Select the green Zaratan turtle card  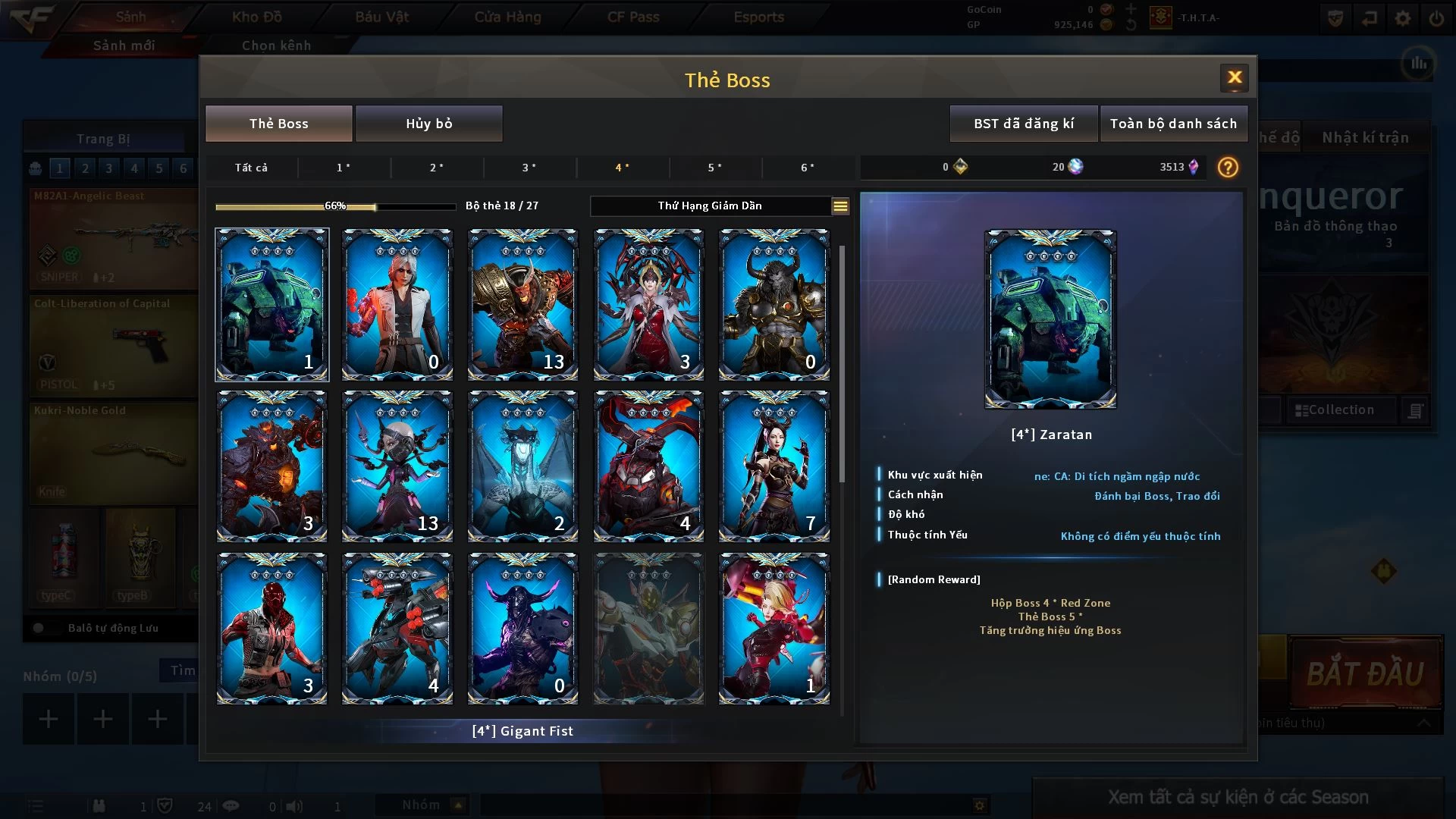[x=271, y=305]
